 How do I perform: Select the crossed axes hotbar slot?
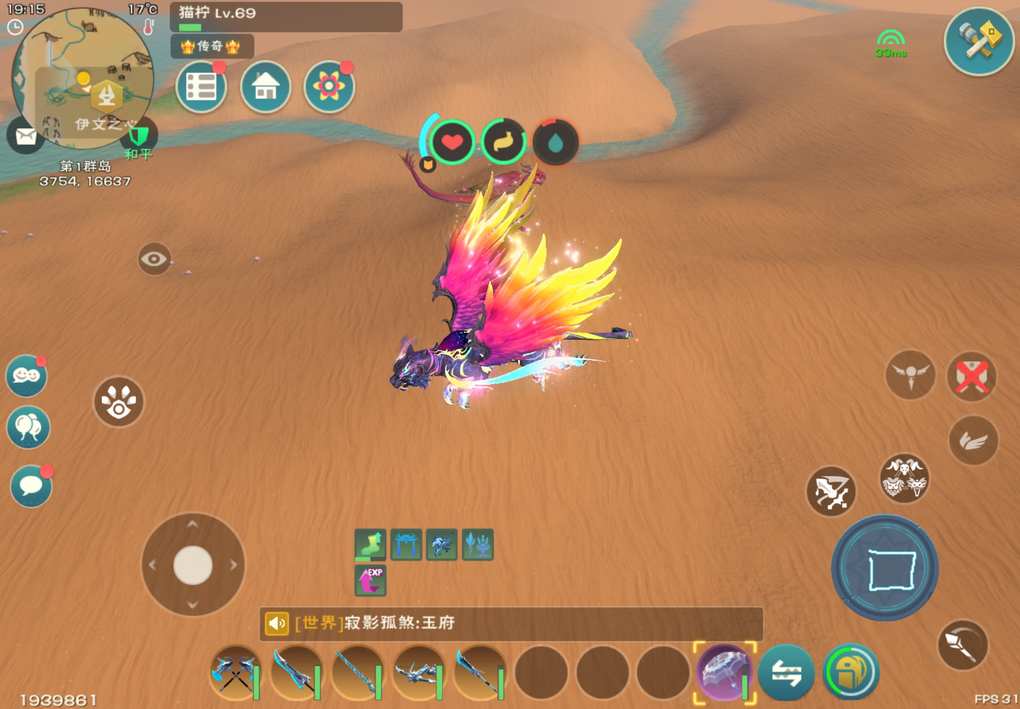tap(234, 673)
